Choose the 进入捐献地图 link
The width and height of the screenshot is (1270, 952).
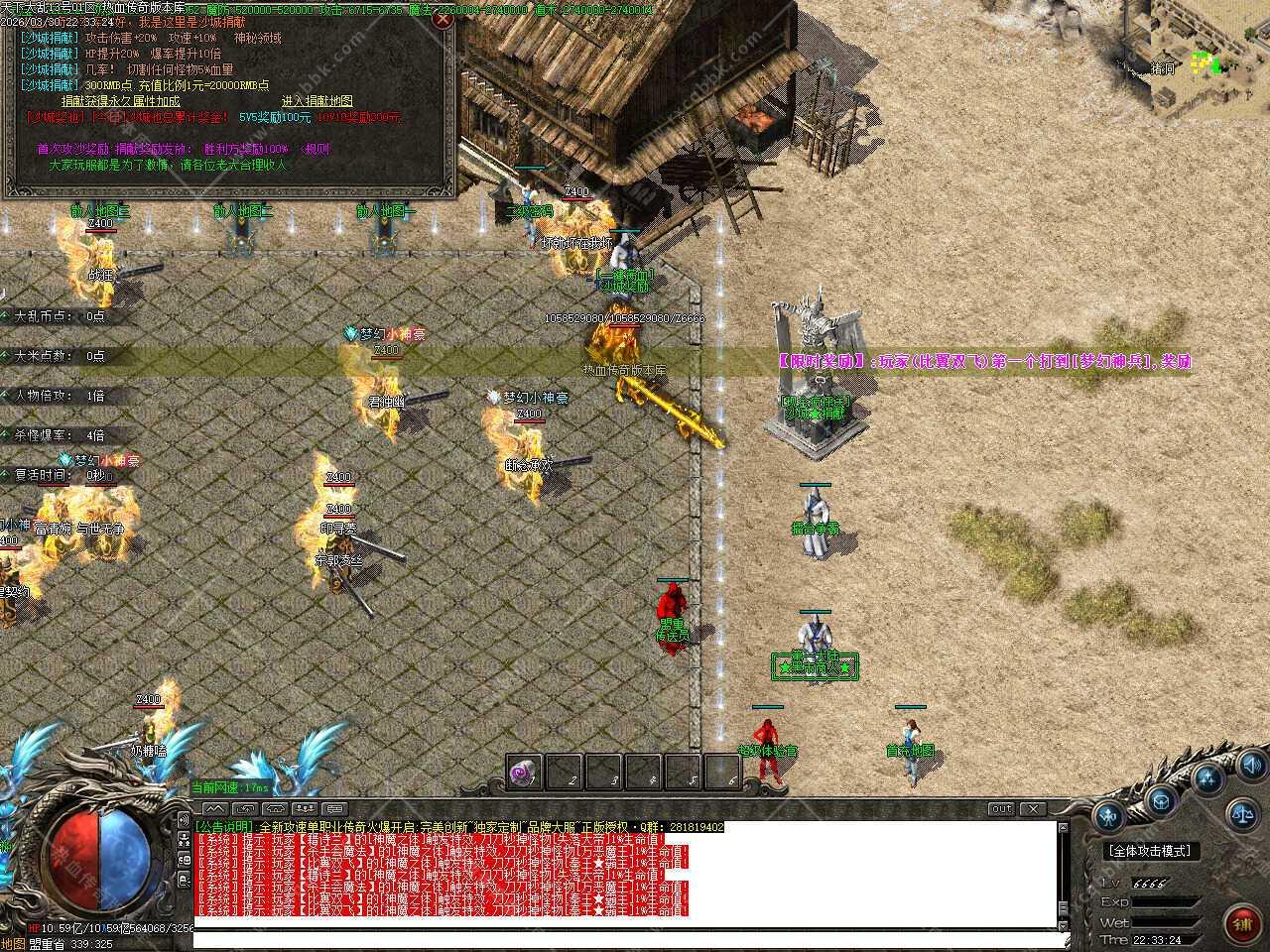tap(317, 101)
